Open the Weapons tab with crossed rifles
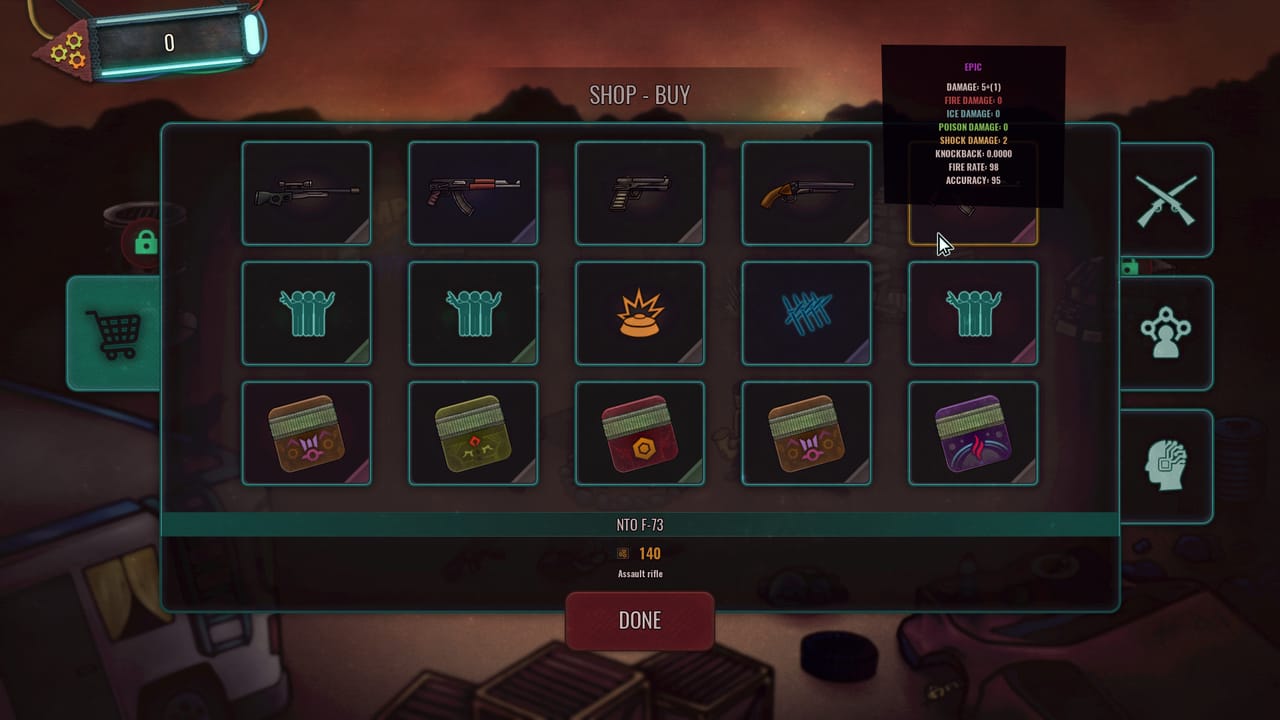 click(1167, 199)
